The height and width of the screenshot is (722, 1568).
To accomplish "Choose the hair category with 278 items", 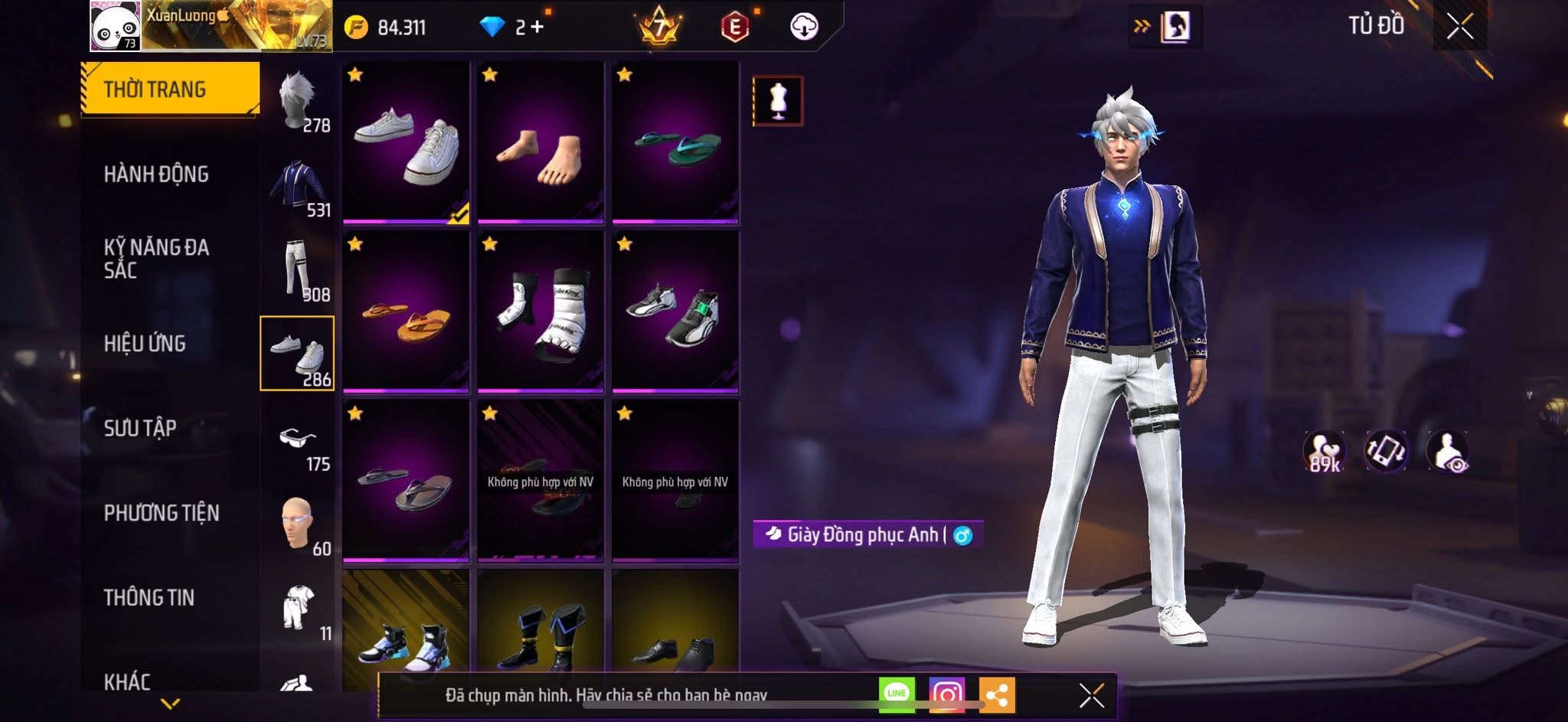I will (299, 101).
